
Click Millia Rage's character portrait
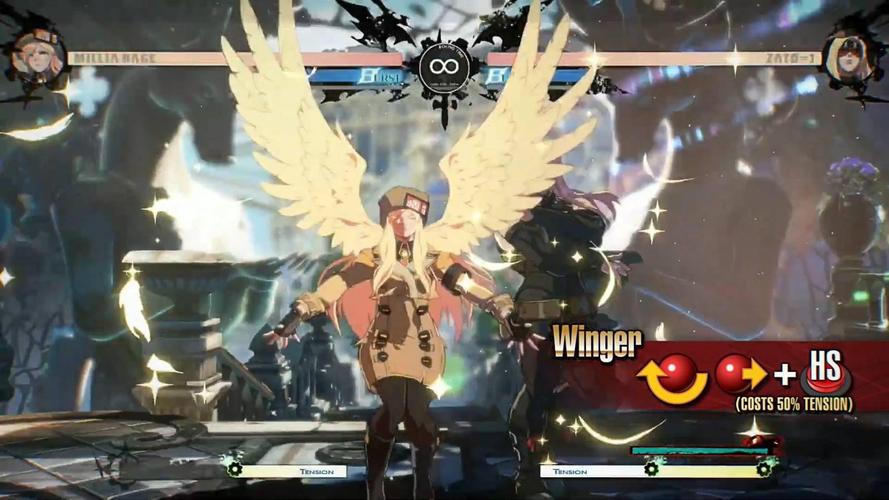pyautogui.click(x=37, y=55)
